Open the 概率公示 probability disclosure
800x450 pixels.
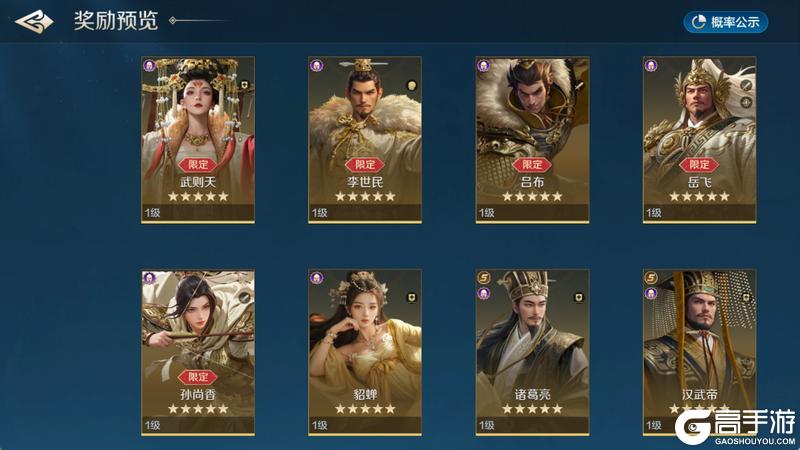point(726,21)
